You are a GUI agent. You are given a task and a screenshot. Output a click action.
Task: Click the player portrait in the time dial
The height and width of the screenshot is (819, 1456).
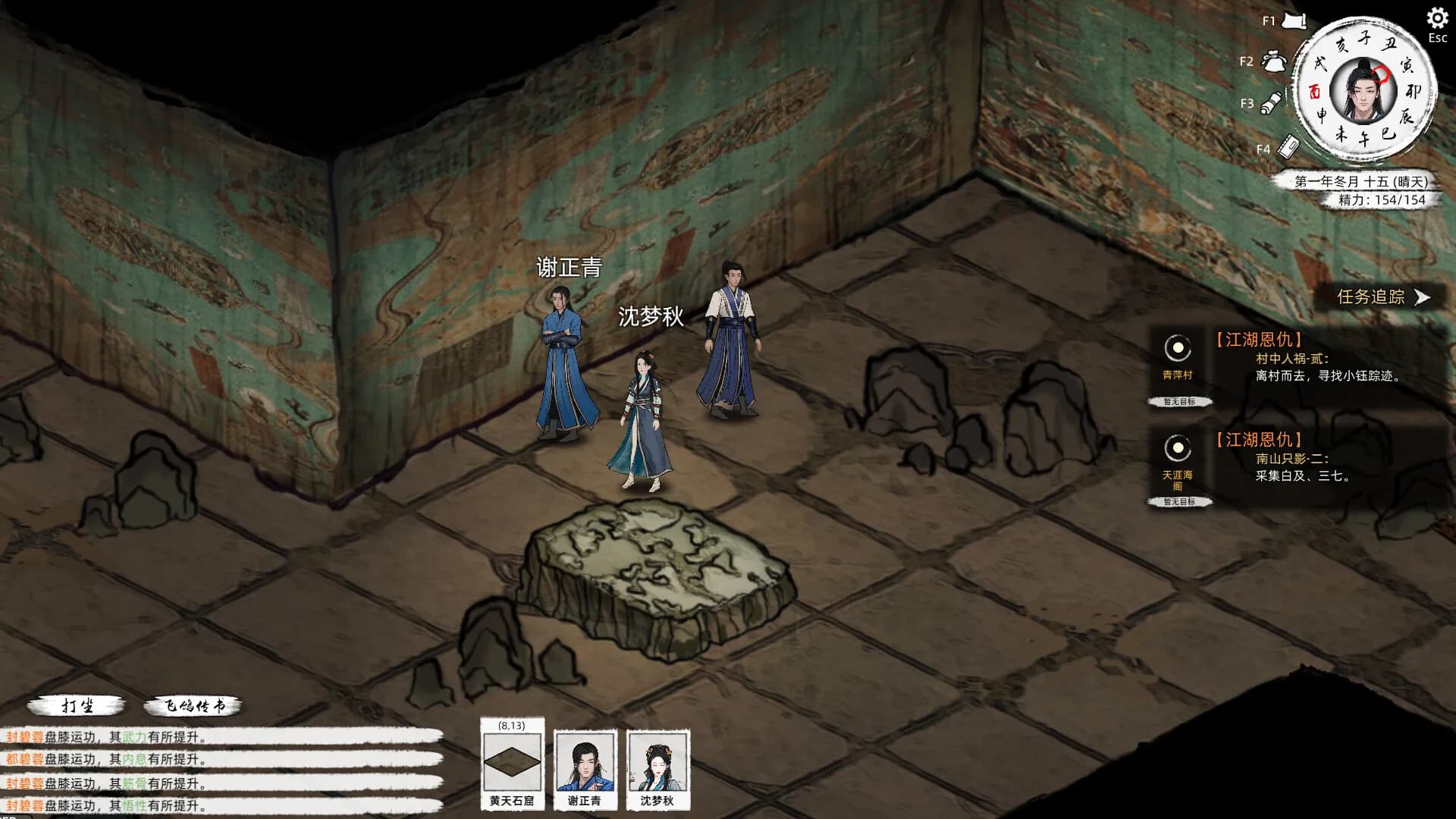[x=1363, y=93]
